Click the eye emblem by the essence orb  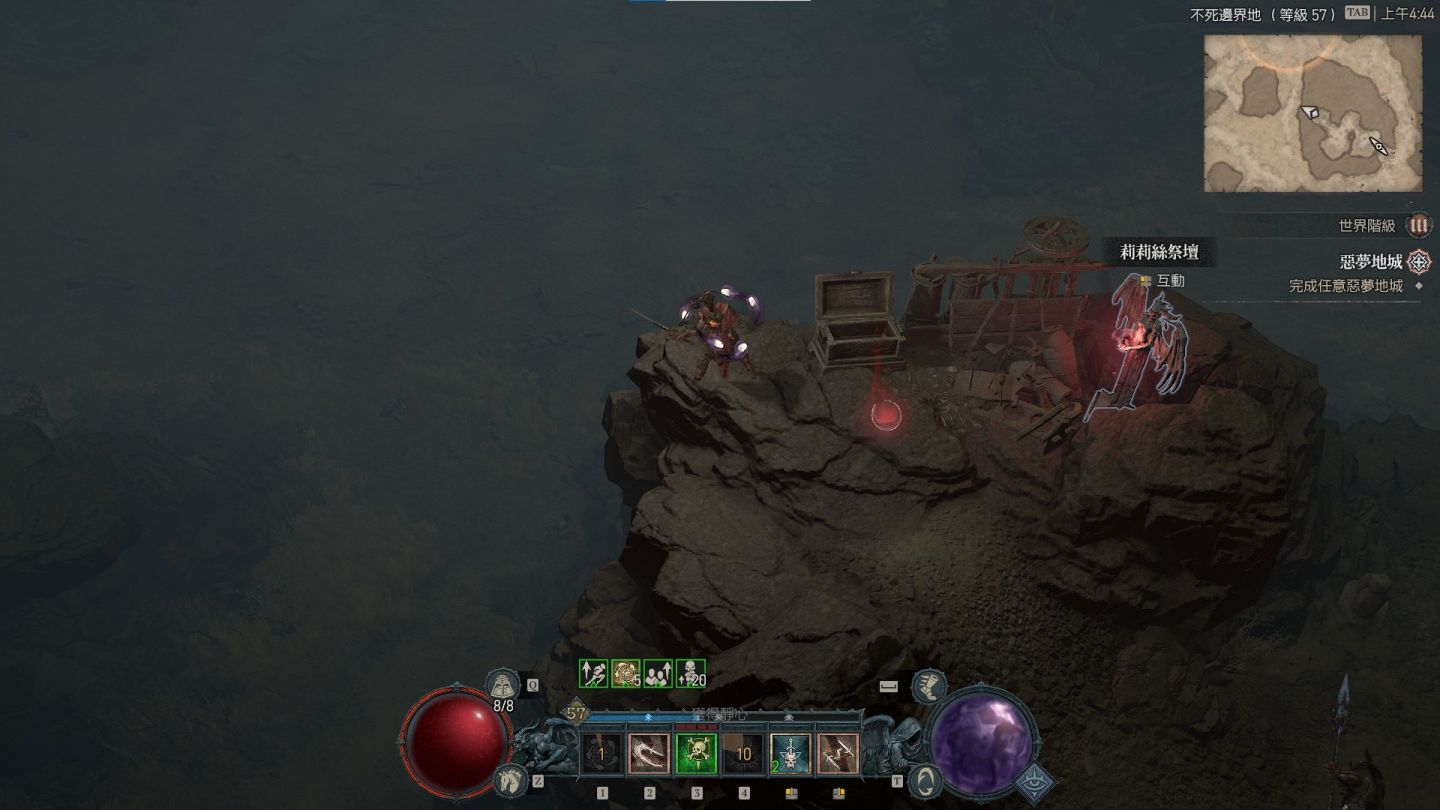point(1034,783)
